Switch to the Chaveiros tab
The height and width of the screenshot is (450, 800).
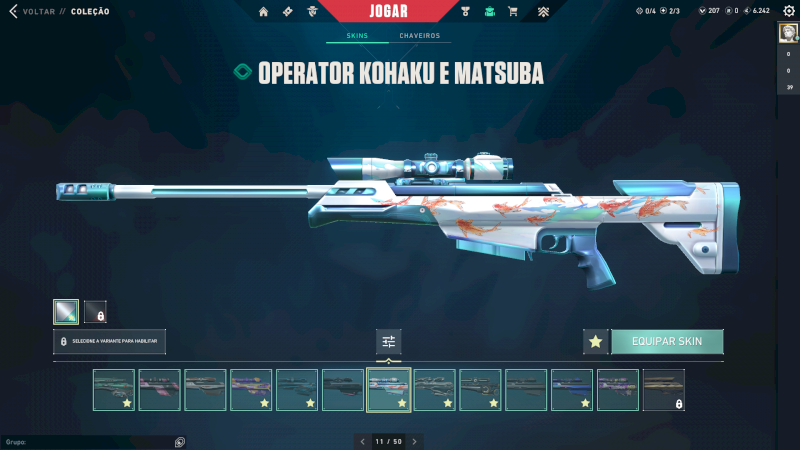pyautogui.click(x=419, y=36)
